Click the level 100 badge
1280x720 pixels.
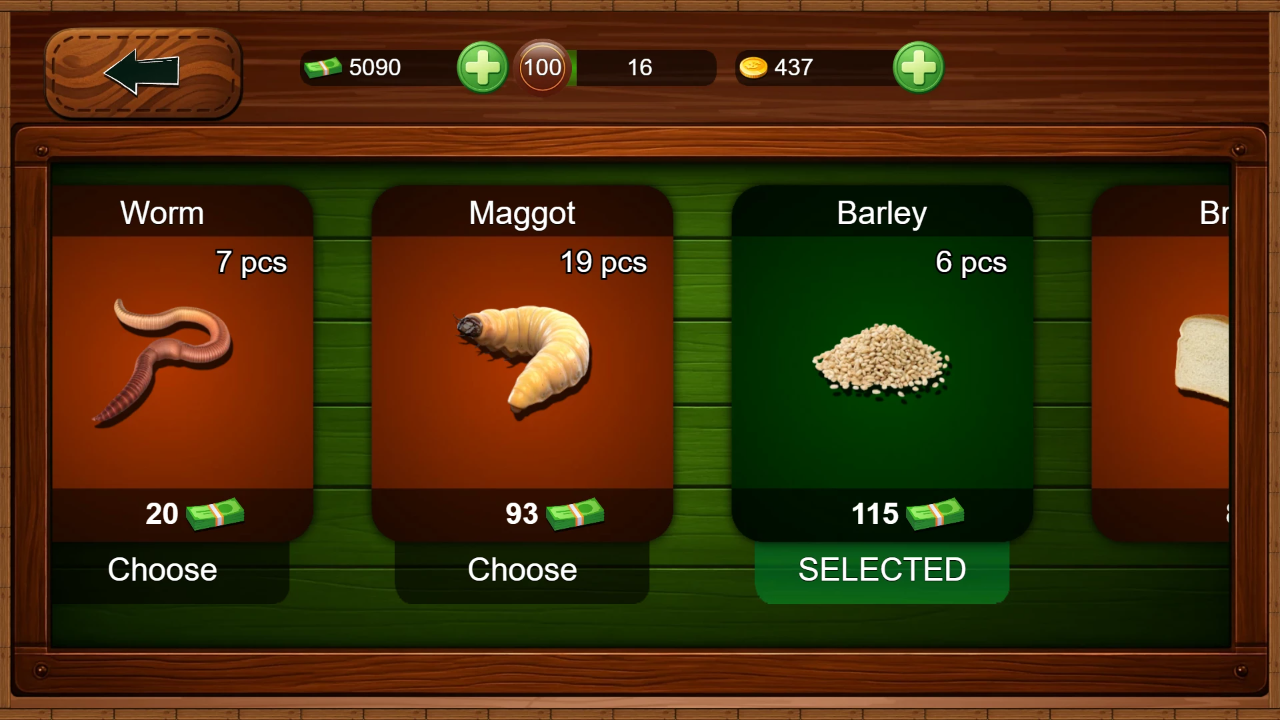click(541, 67)
